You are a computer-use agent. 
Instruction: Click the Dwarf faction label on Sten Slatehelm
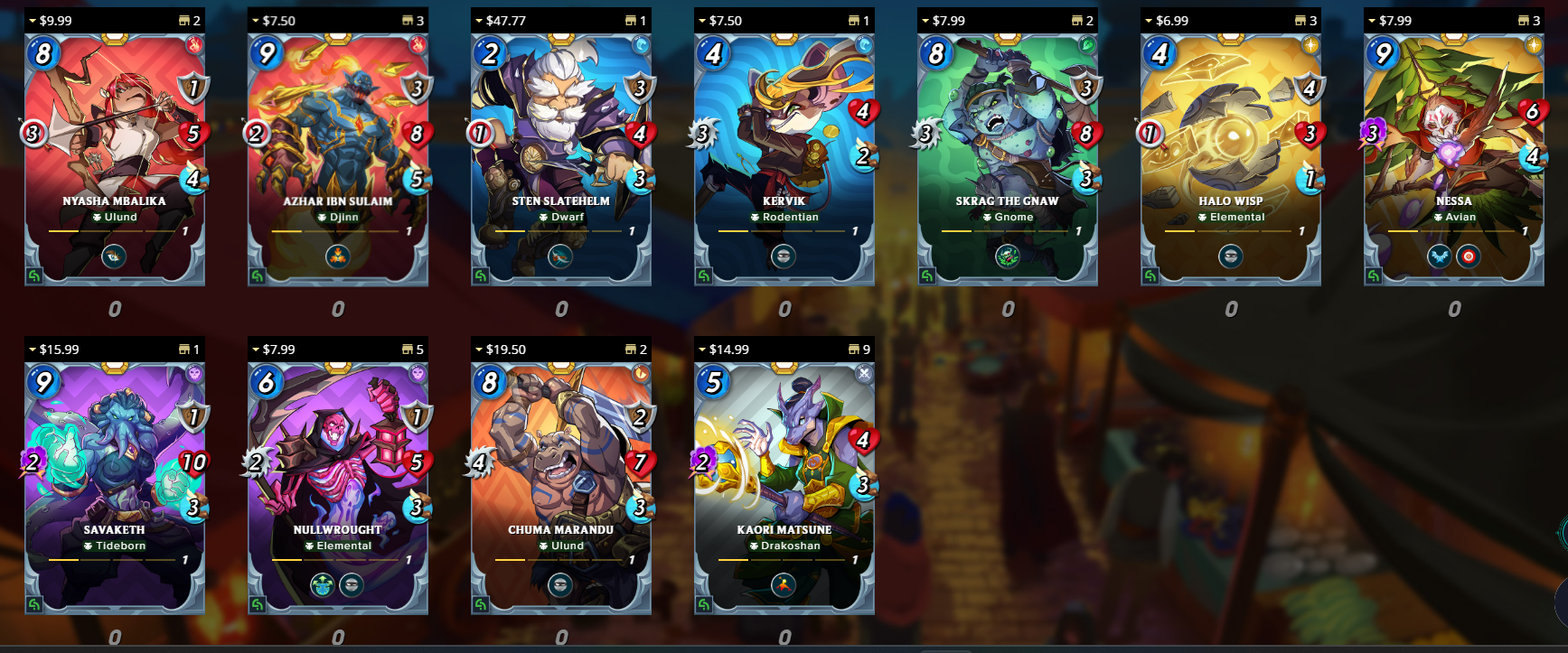tap(560, 217)
